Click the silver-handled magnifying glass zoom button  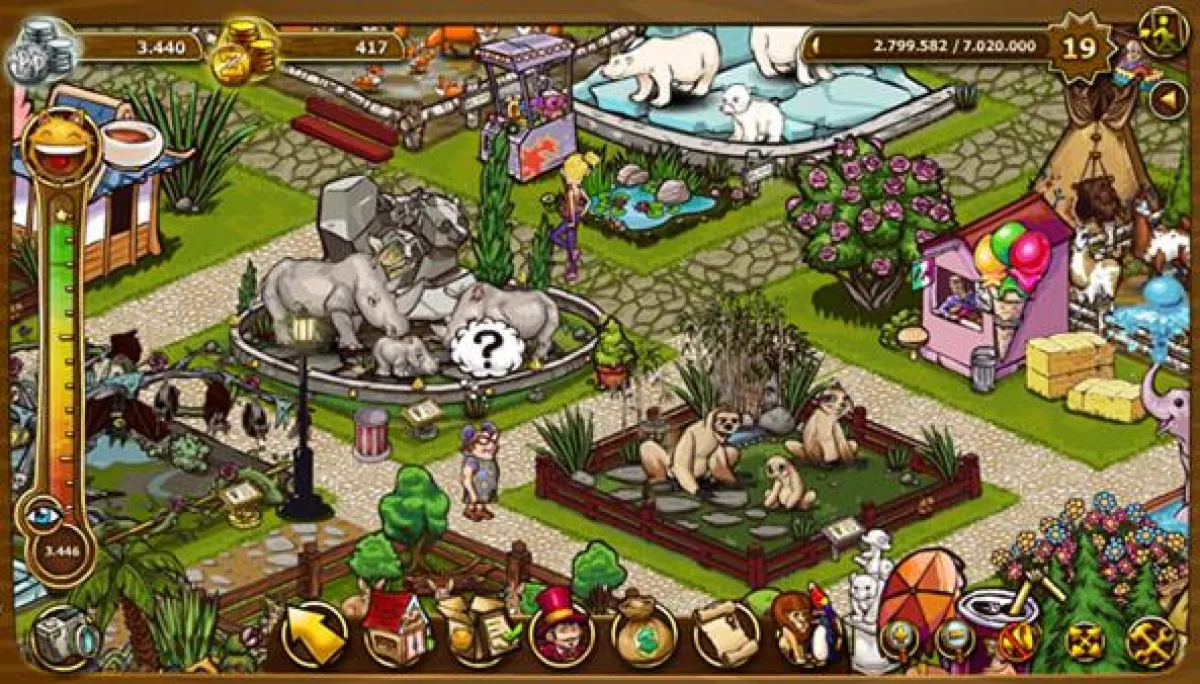point(956,636)
